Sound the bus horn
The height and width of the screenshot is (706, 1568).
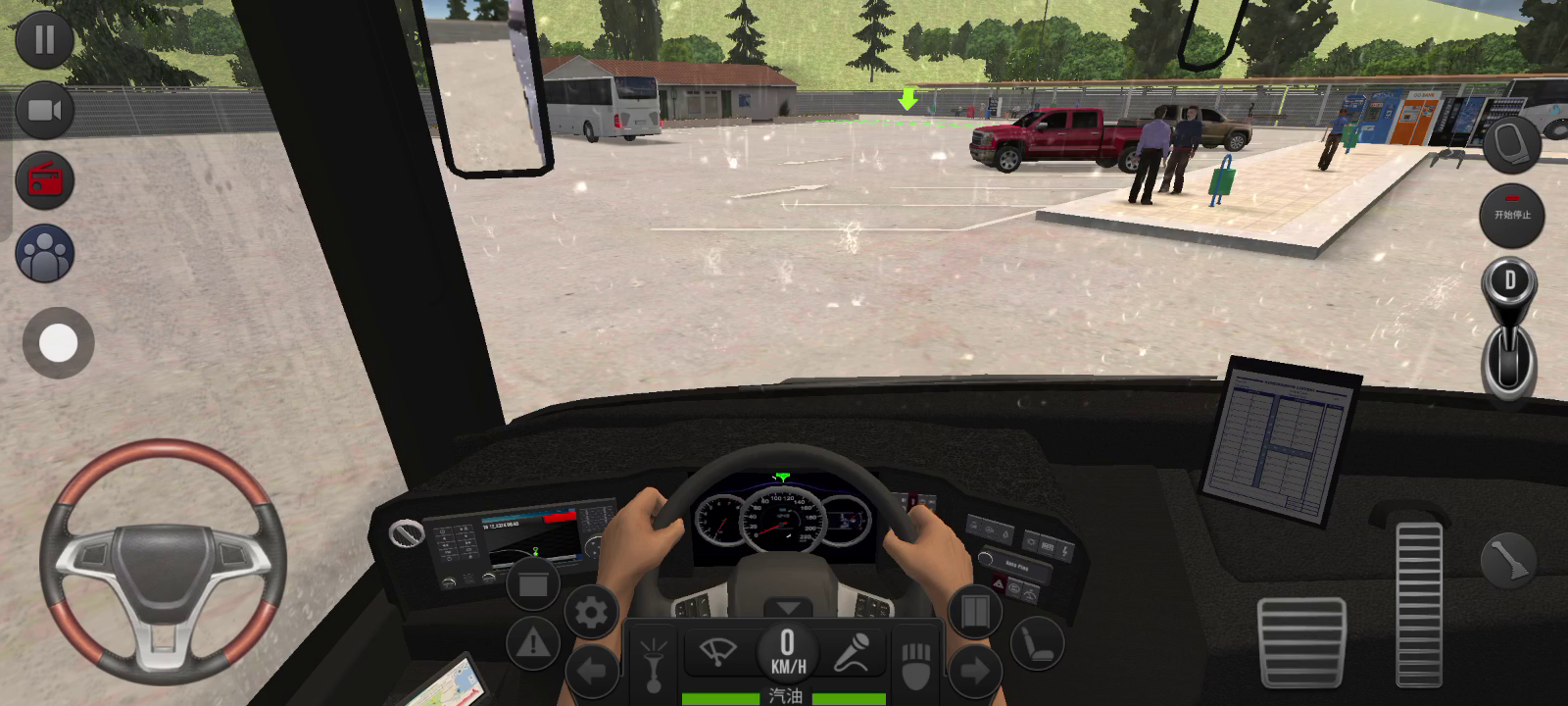point(654,663)
